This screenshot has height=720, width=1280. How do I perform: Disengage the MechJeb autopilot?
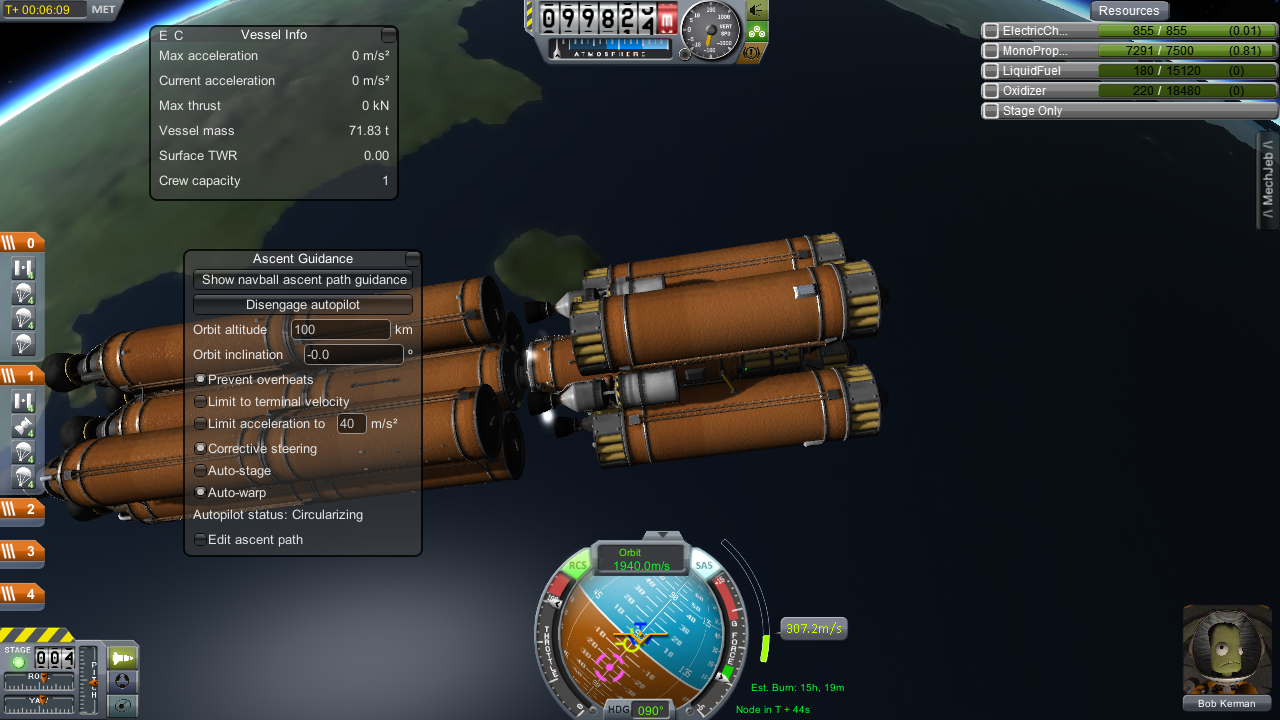(303, 305)
